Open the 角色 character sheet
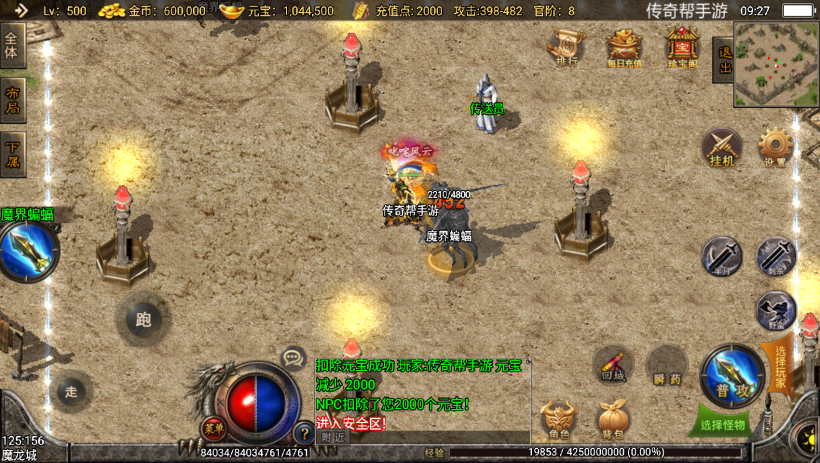The image size is (820, 463). pos(558,420)
